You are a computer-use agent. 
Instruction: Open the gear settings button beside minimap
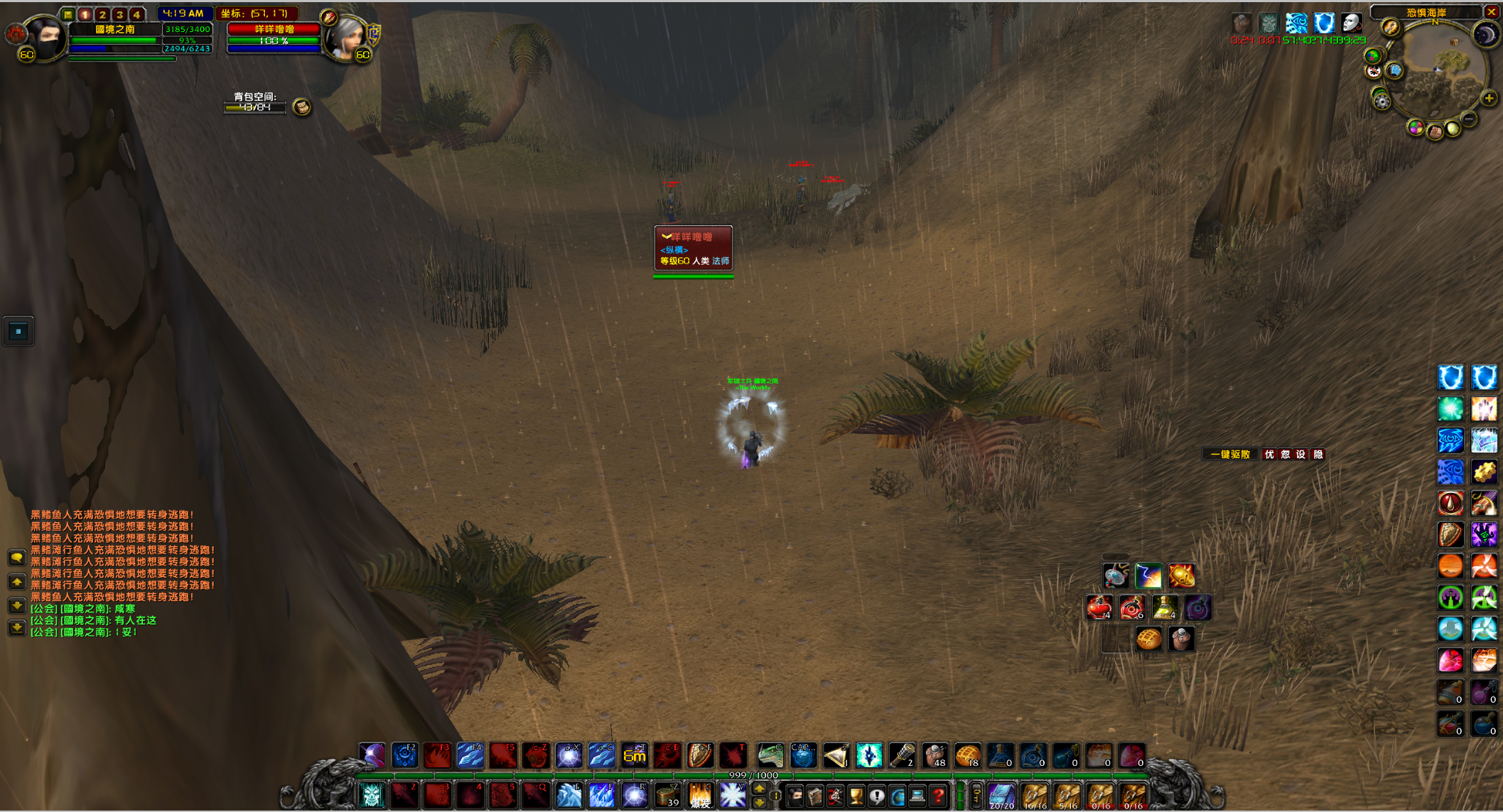(1381, 102)
